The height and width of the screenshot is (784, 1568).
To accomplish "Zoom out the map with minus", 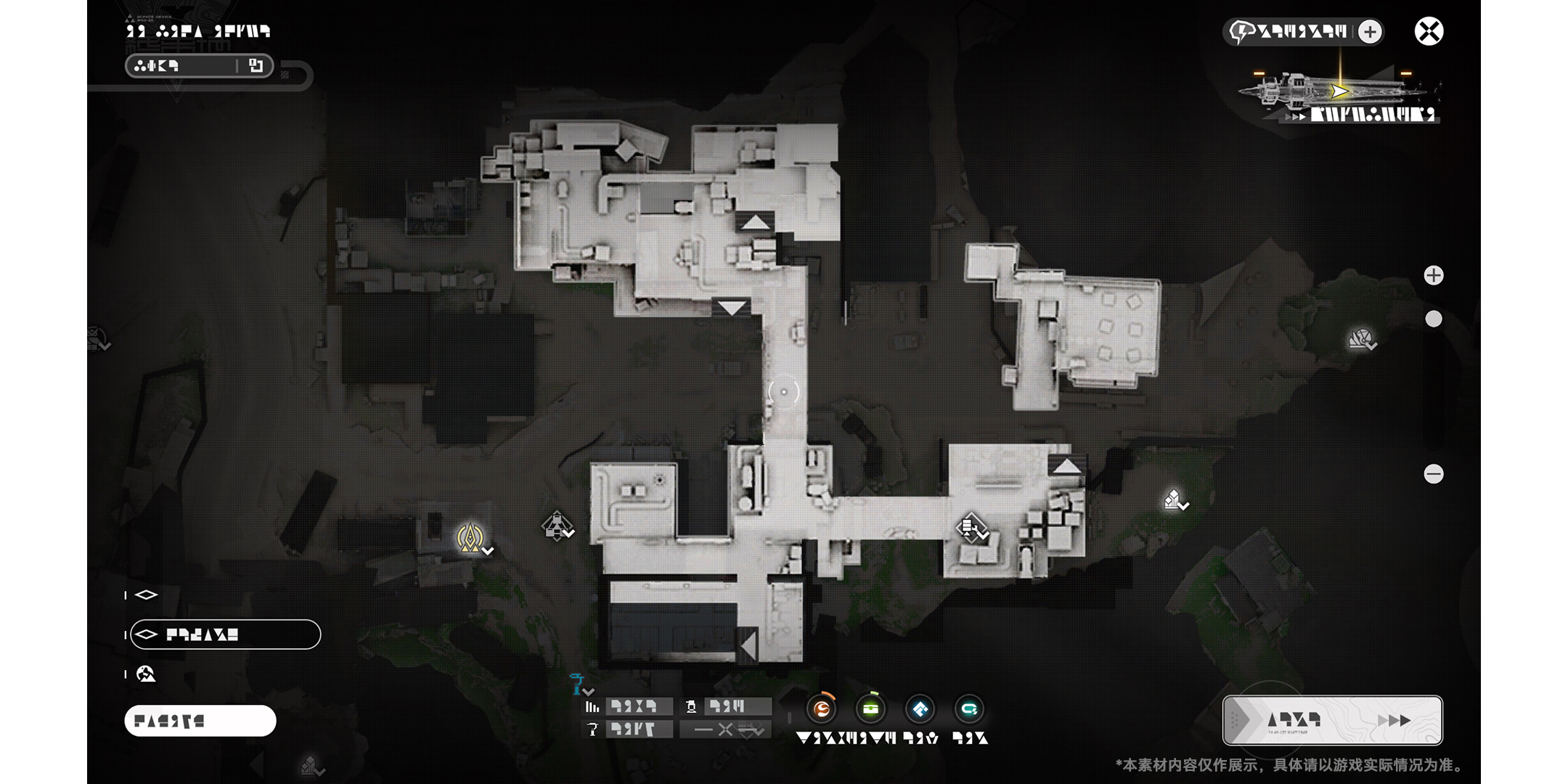I will [x=1433, y=474].
